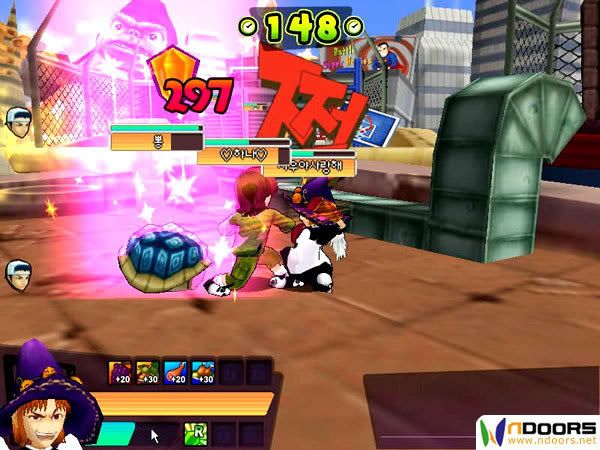Use the ham +20 item

175,374
